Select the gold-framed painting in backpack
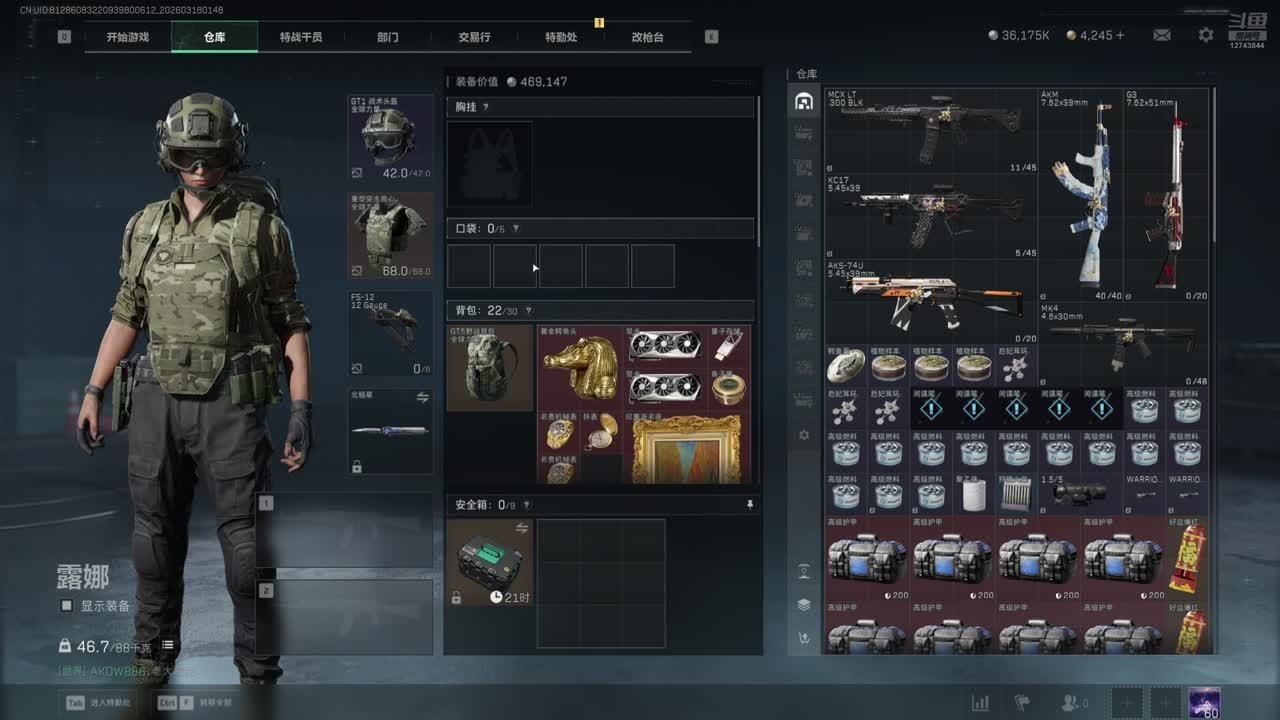Screen dimensions: 1280x720 [686, 449]
